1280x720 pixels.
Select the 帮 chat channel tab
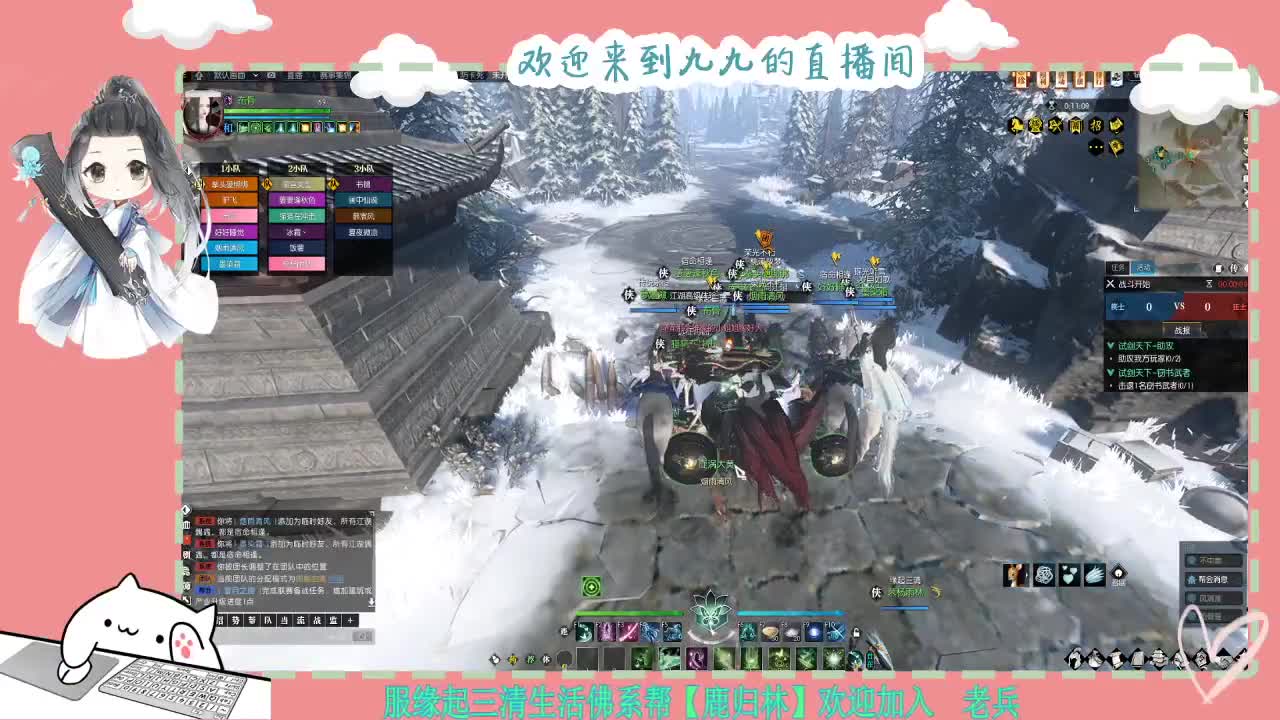click(250, 621)
